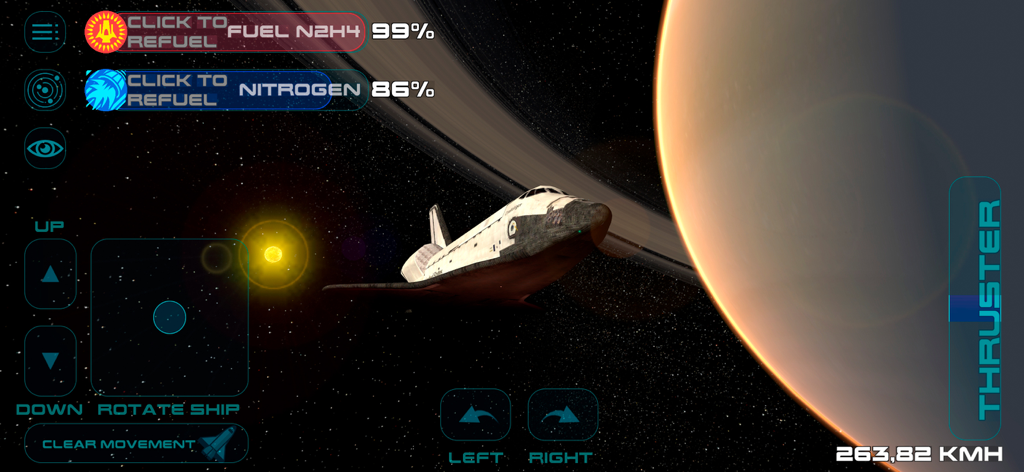Activate Clear Movement

[x=136, y=443]
